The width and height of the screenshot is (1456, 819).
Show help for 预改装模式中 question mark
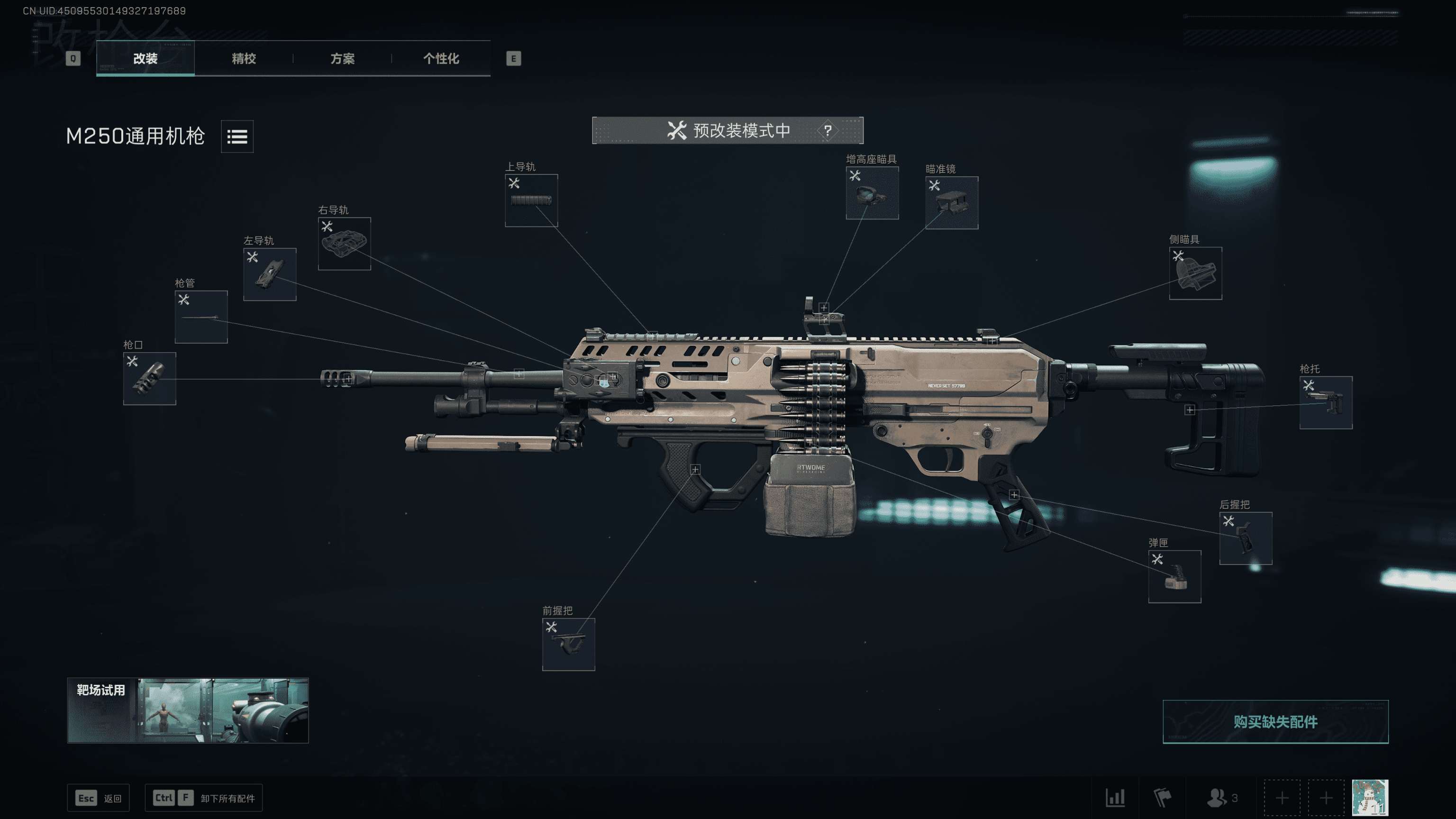(828, 130)
